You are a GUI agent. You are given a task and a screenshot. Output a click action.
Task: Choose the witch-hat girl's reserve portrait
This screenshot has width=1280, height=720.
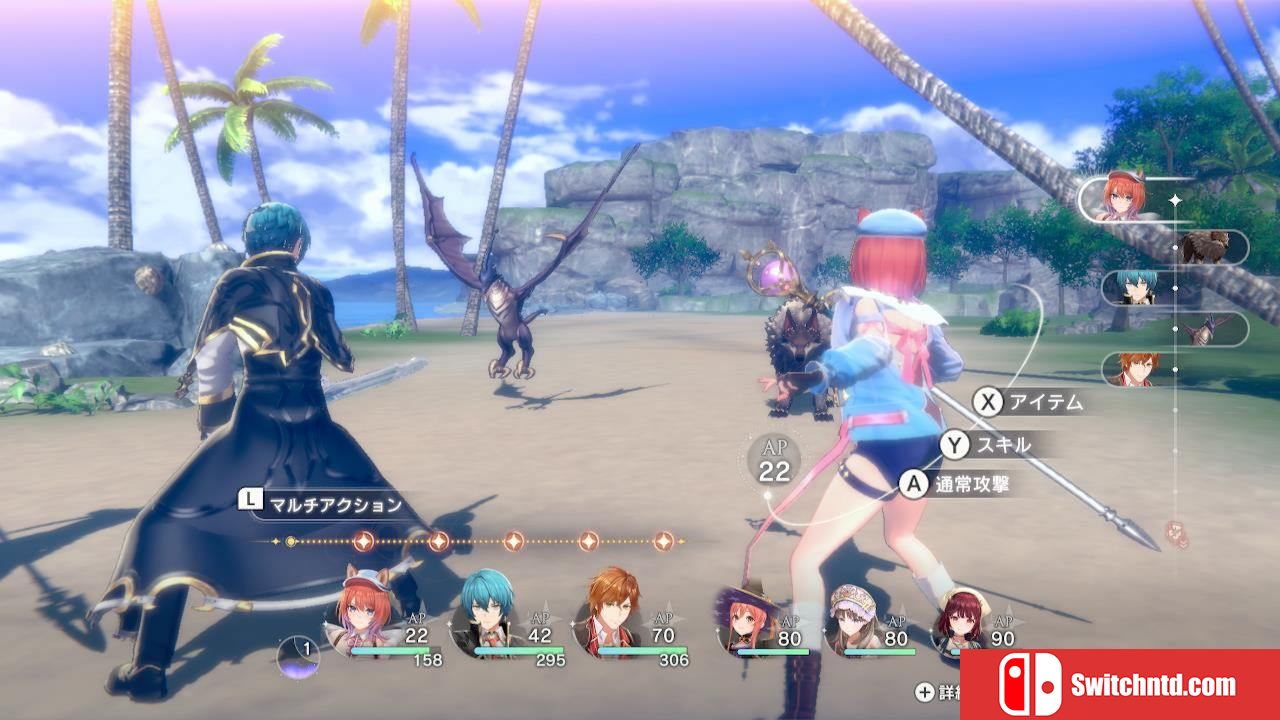click(747, 622)
